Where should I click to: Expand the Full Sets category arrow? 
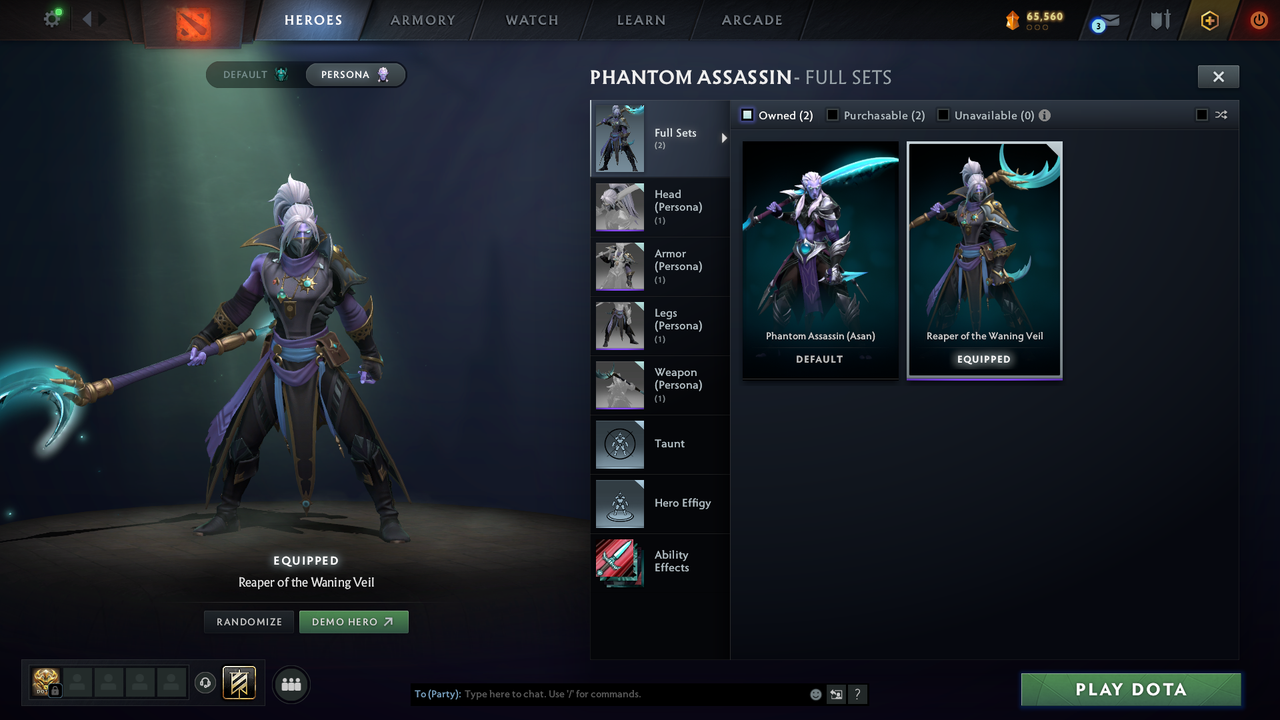724,139
